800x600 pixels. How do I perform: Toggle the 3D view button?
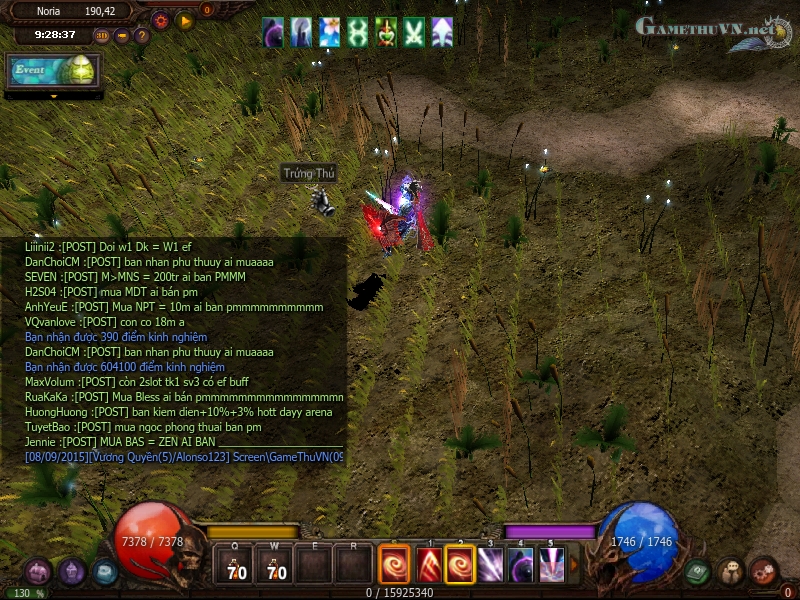tap(102, 36)
